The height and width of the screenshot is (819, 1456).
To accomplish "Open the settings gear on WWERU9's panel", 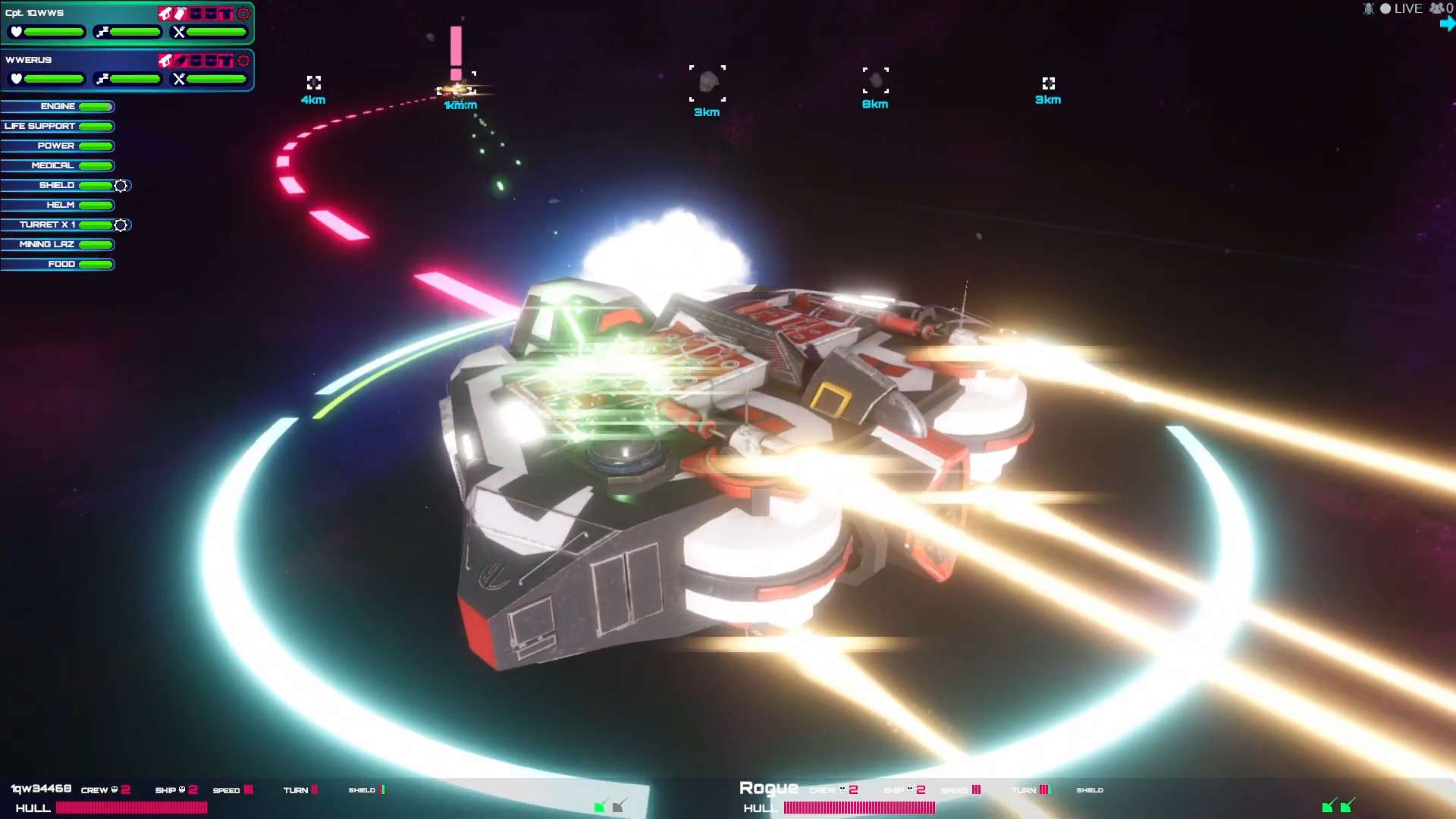I will 244,61.
